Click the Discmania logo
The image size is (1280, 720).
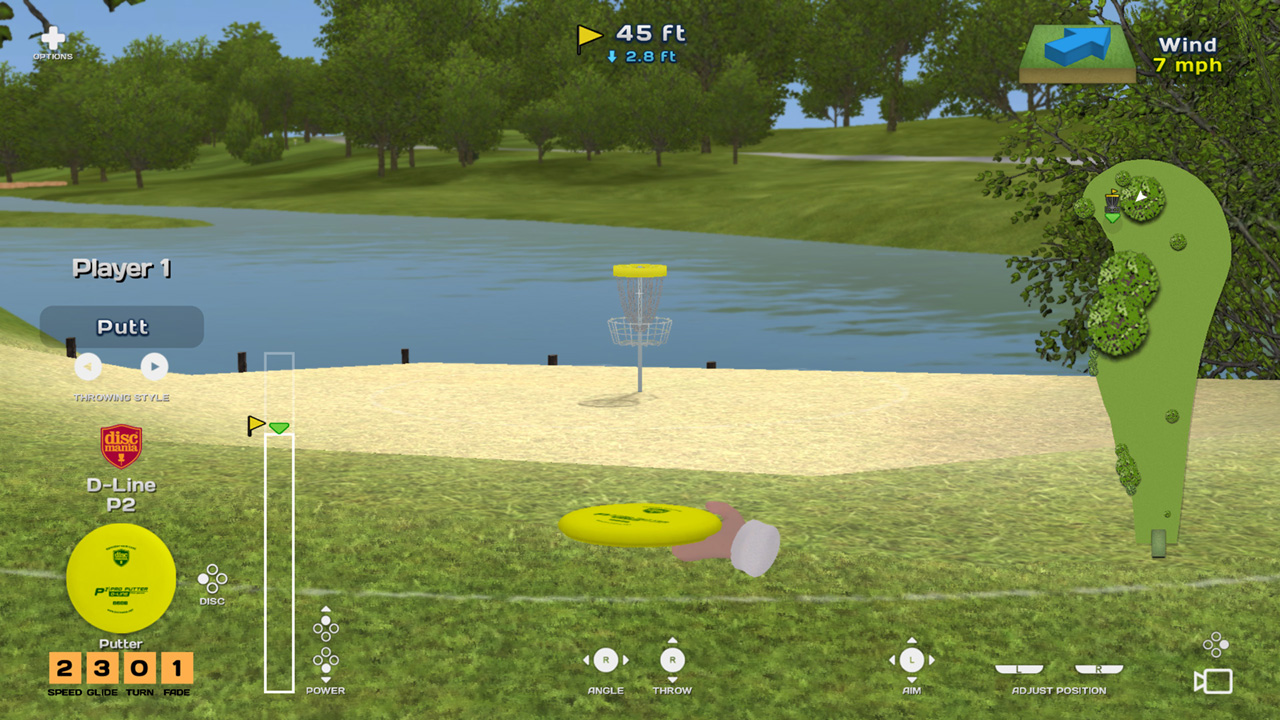pos(122,447)
